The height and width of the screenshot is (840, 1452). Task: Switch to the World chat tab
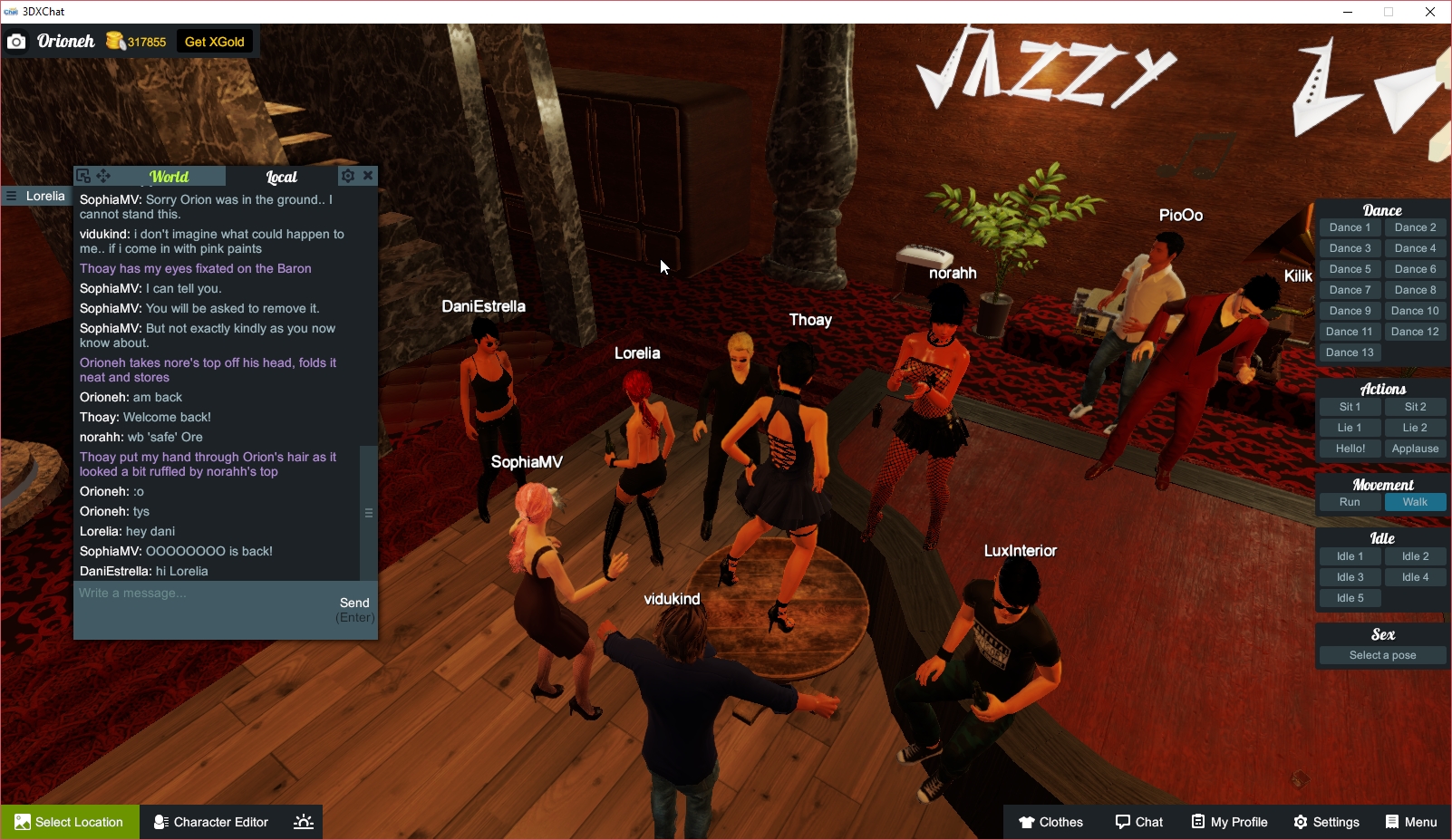click(x=169, y=176)
